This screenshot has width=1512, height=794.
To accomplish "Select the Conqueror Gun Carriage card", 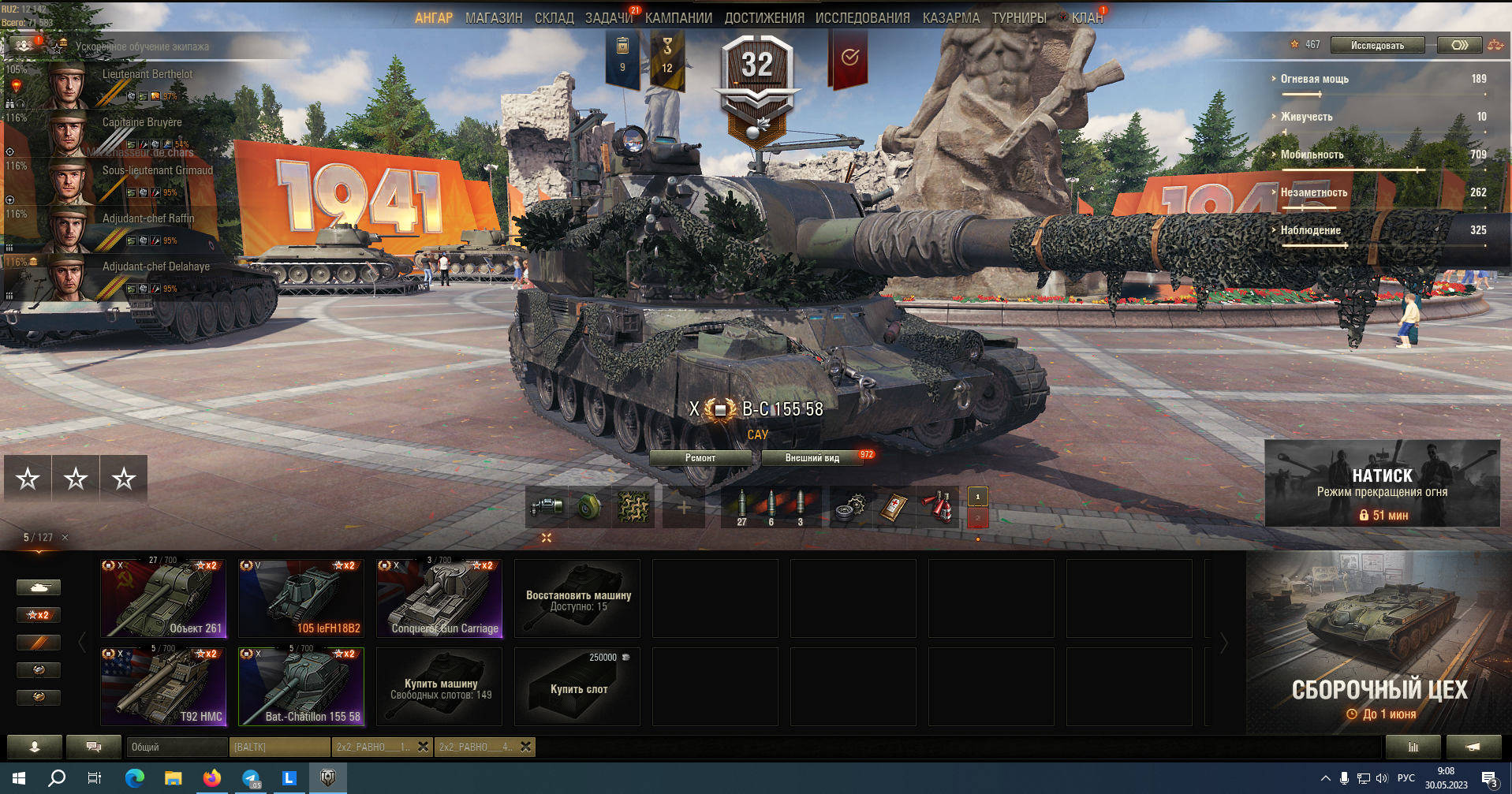I will coord(439,598).
